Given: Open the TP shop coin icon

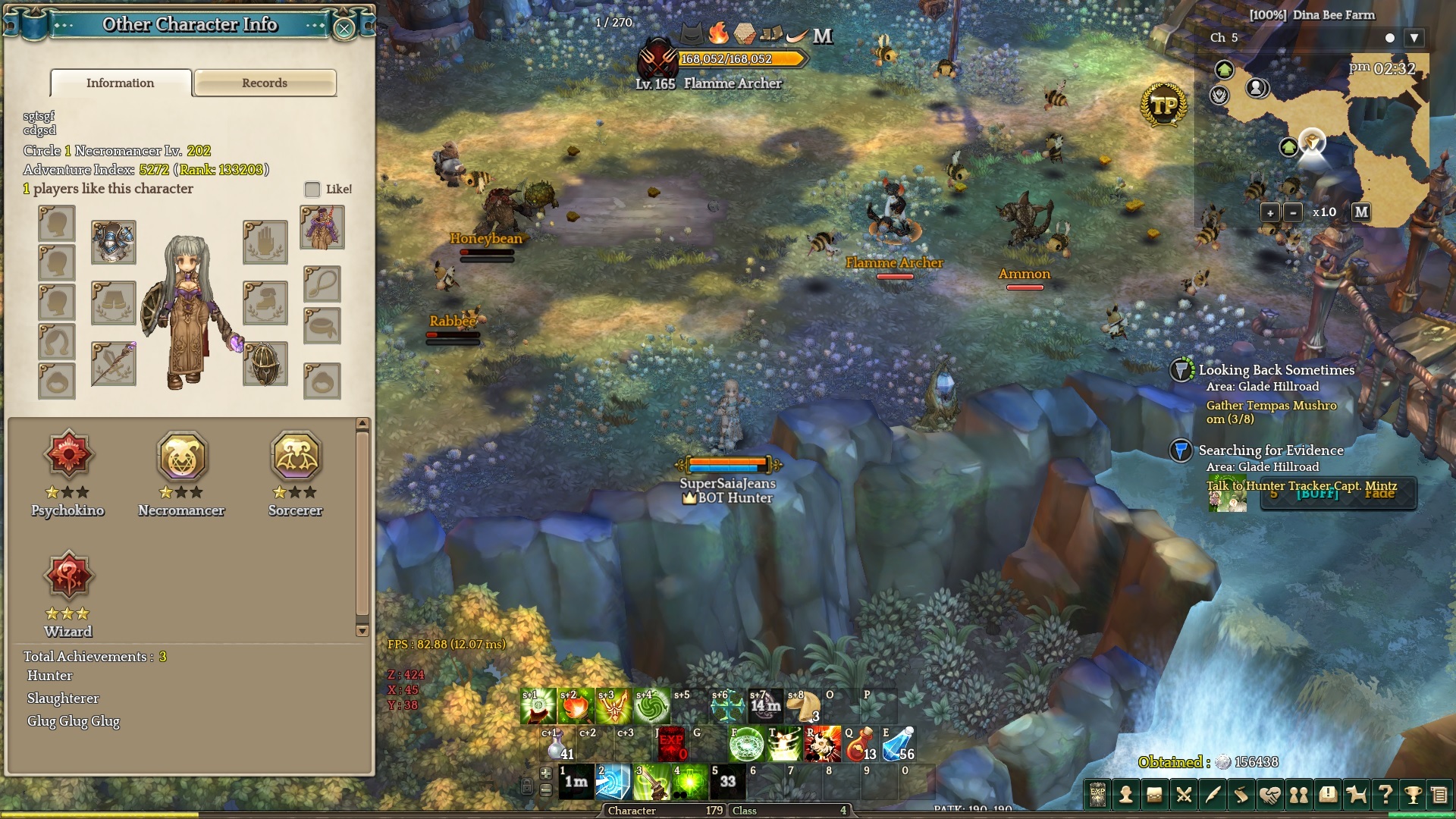Looking at the screenshot, I should [1163, 105].
